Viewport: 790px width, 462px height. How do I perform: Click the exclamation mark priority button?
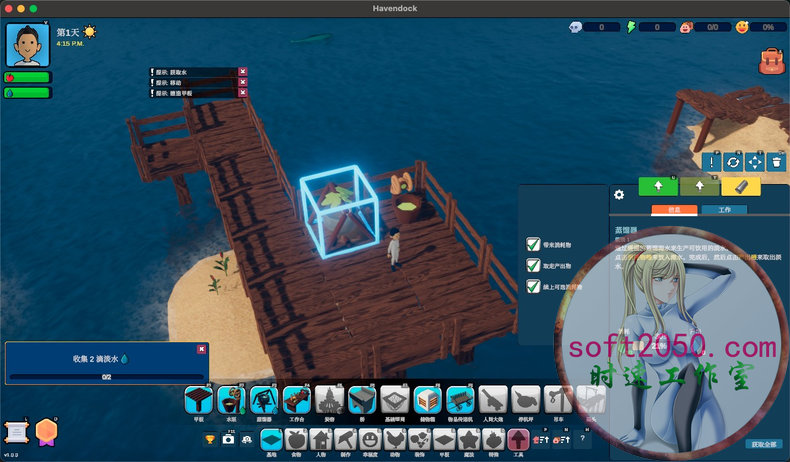(712, 161)
